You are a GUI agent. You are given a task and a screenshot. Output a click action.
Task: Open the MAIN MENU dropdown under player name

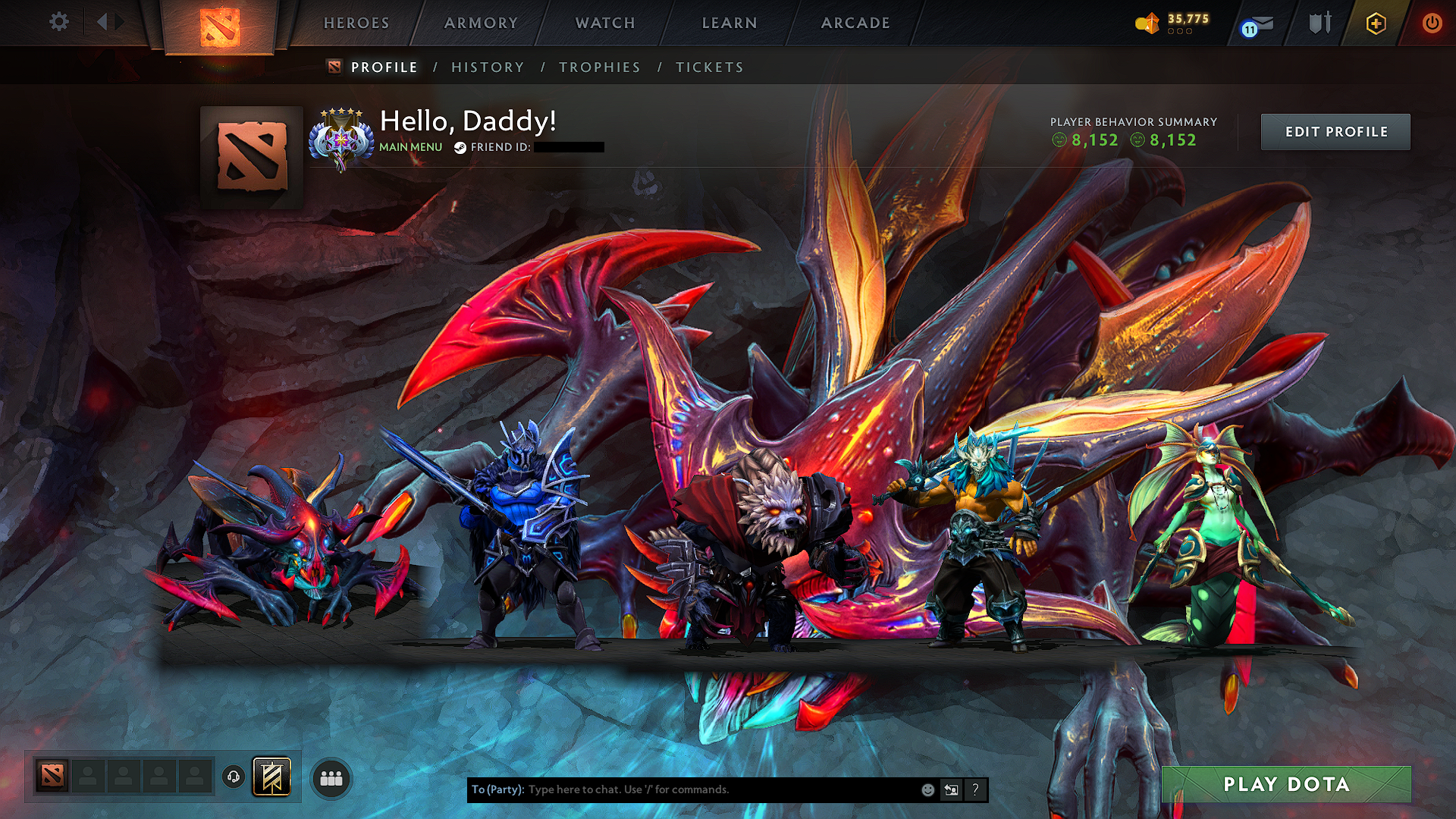(409, 147)
